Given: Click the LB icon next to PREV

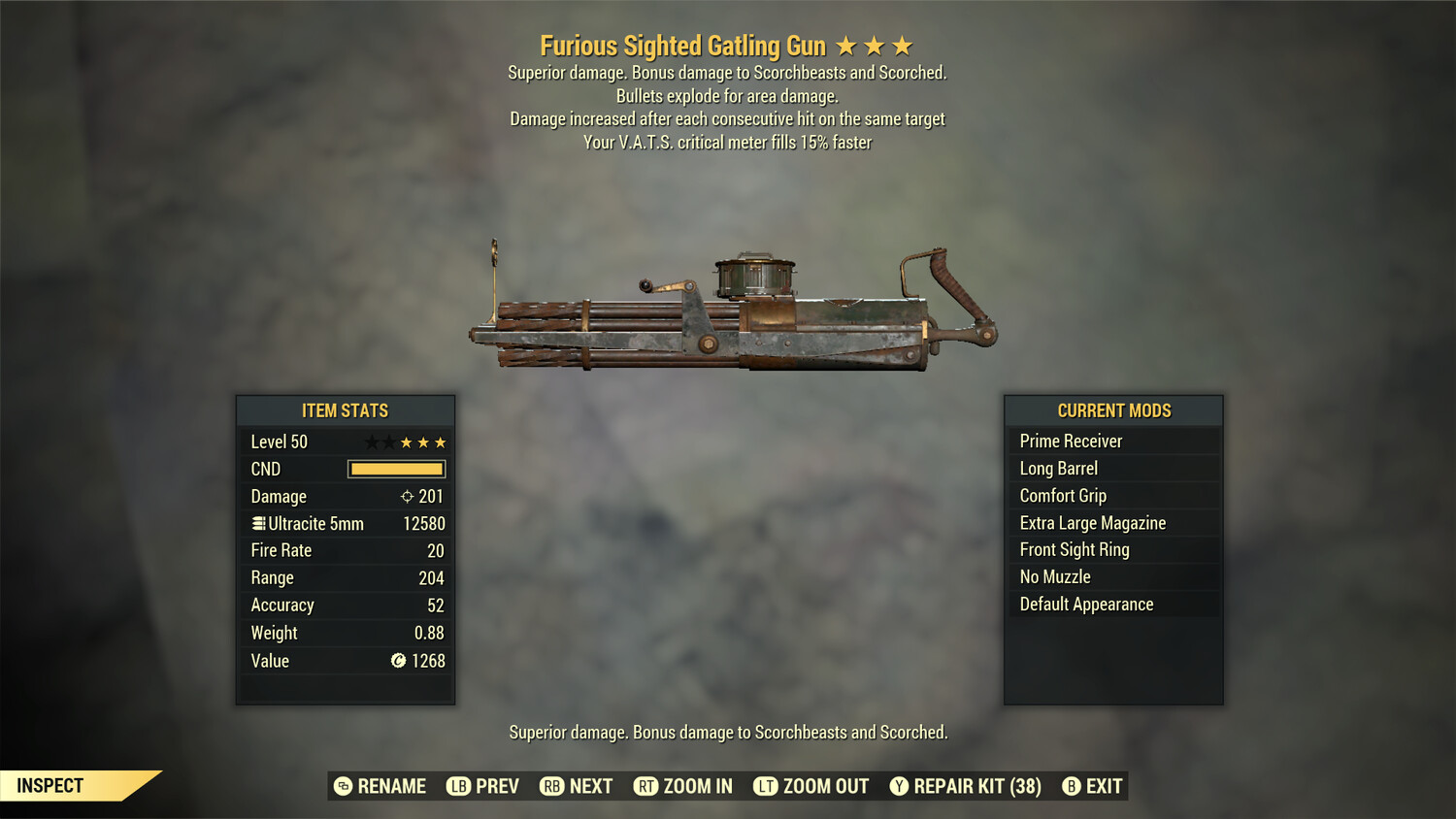Looking at the screenshot, I should [x=457, y=786].
